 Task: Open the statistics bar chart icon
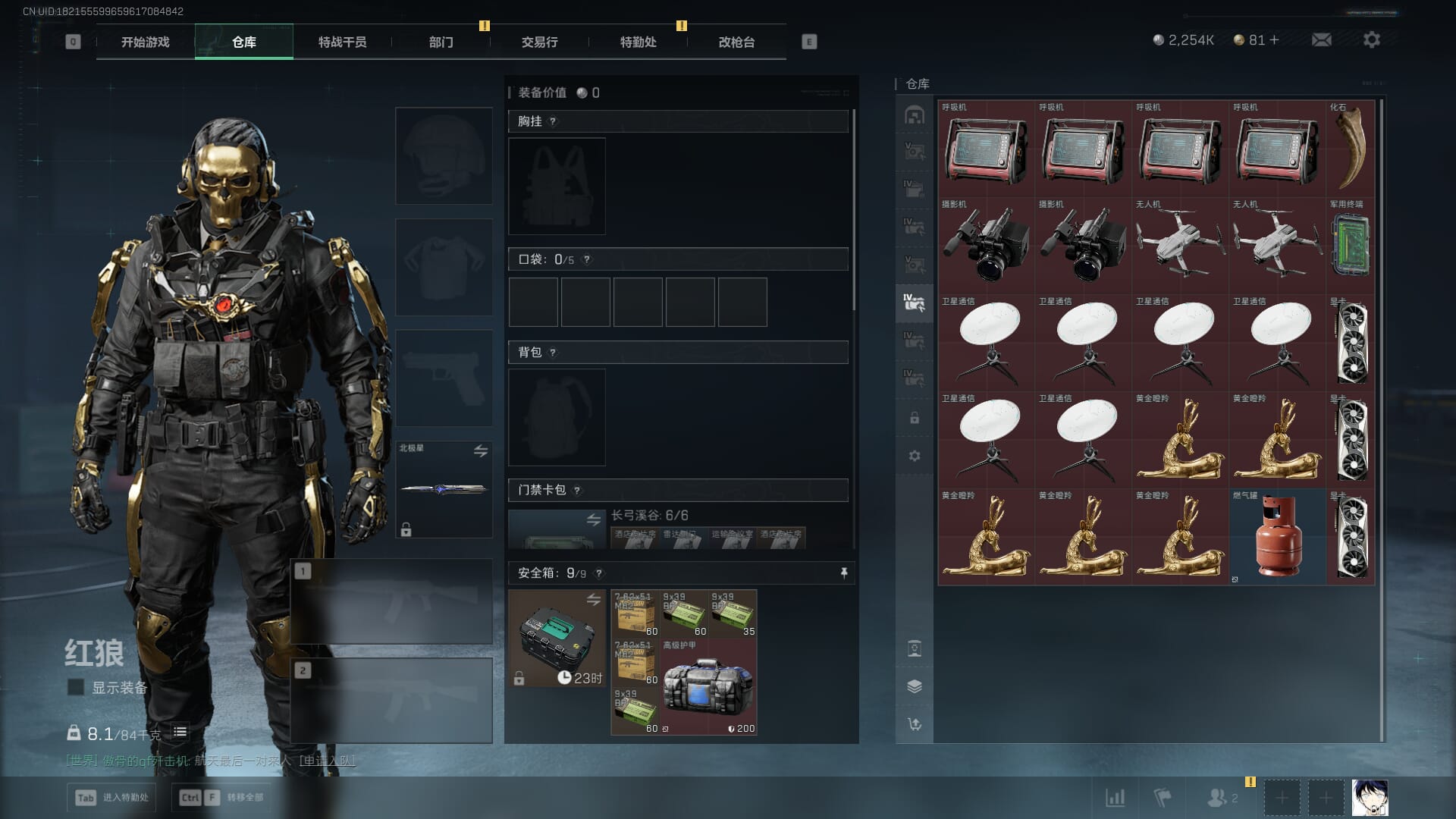pos(1115,798)
